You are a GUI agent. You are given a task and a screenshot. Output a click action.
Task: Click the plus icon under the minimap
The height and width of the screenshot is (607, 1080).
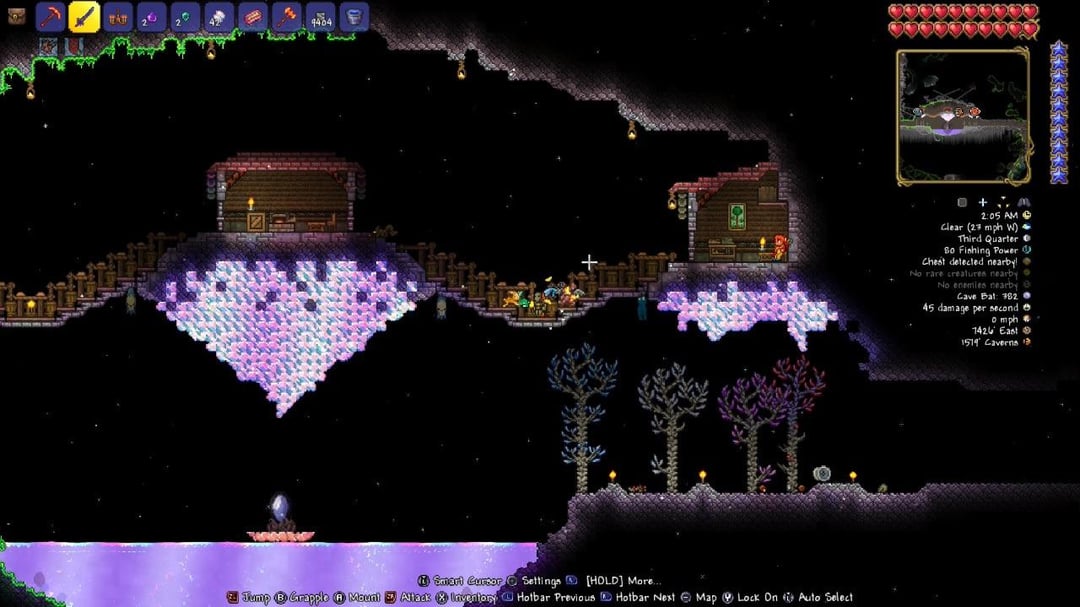(983, 202)
